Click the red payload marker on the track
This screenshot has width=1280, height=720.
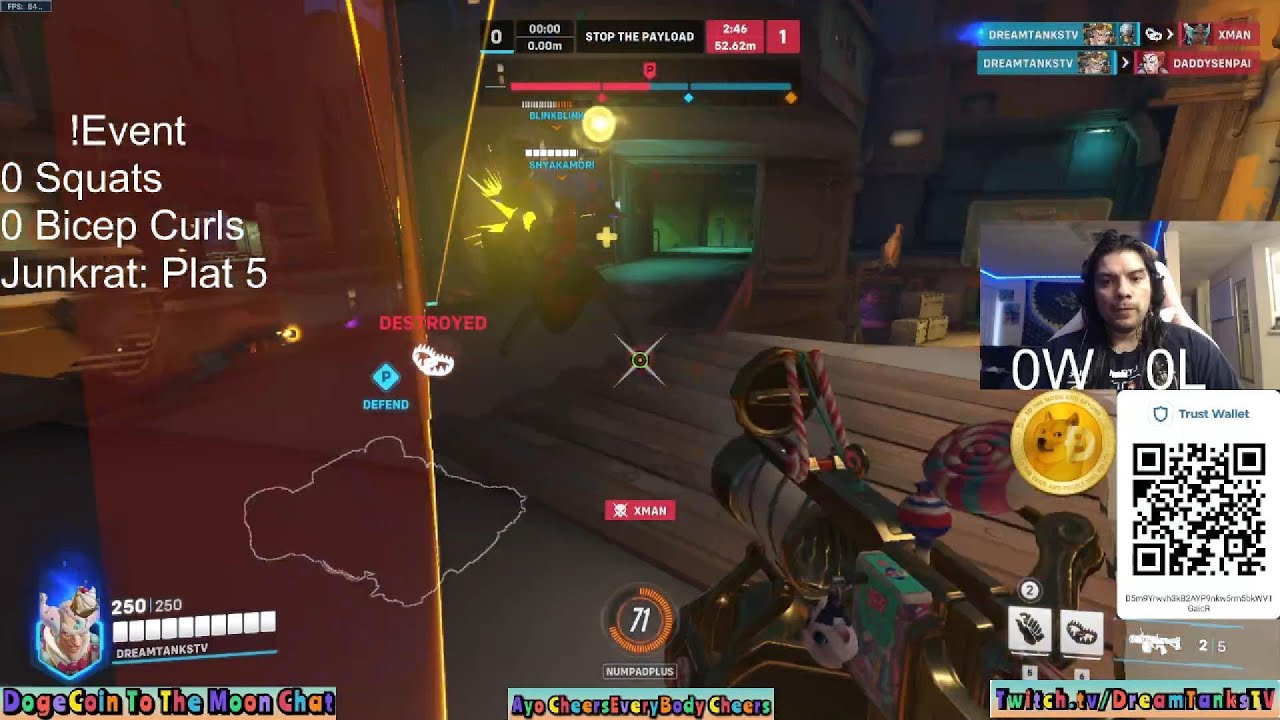(x=649, y=70)
